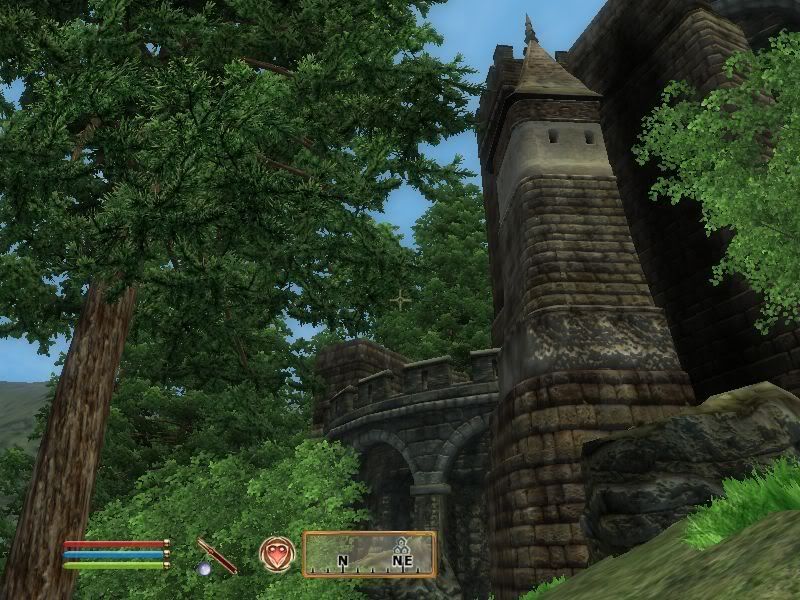Click the settlement marker on the compass
Viewport: 800px width, 600px height.
[403, 546]
